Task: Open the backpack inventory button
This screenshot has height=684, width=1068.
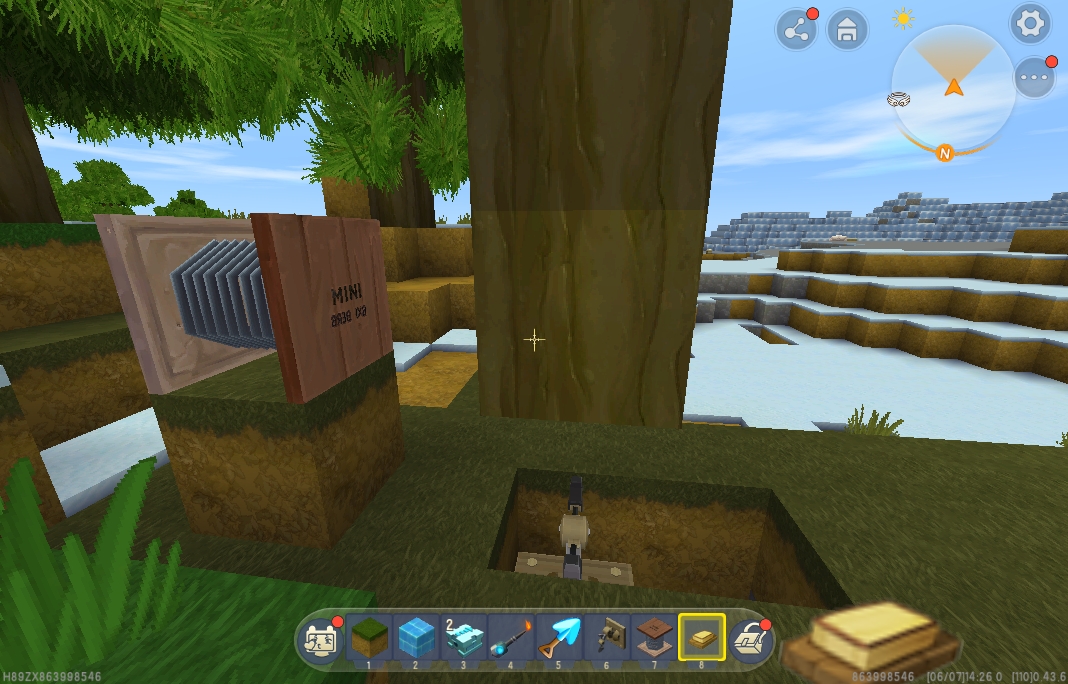Action: (749, 640)
